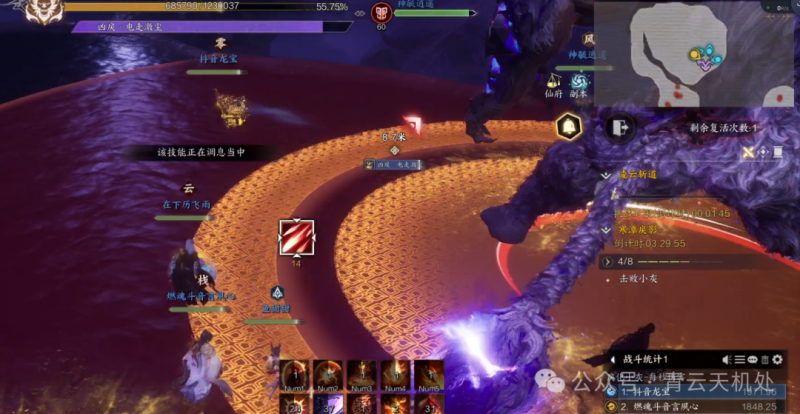
Task: Open combat statistics settings gear
Action: pos(778,359)
